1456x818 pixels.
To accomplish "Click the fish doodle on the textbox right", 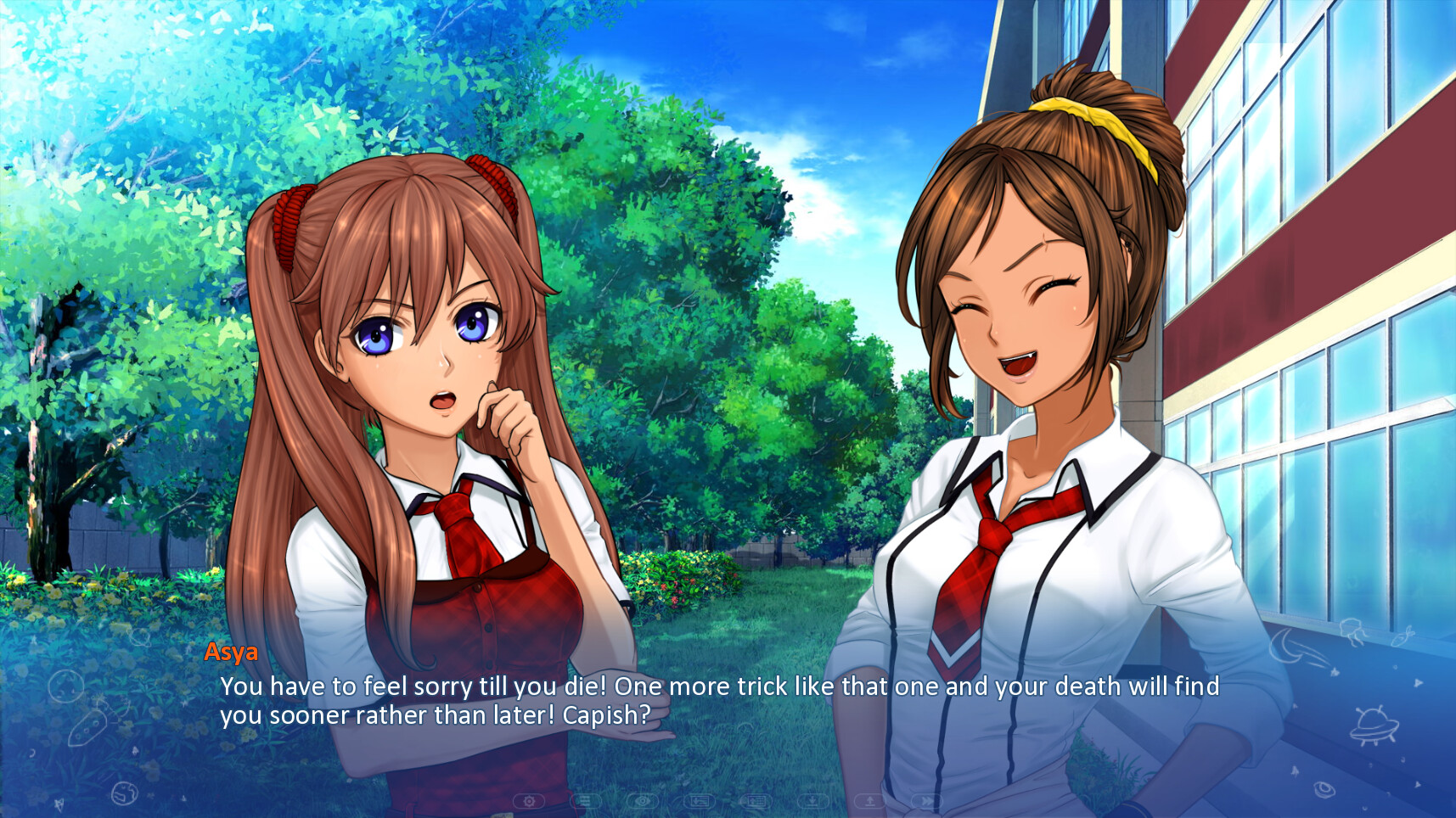I will coord(1403,638).
